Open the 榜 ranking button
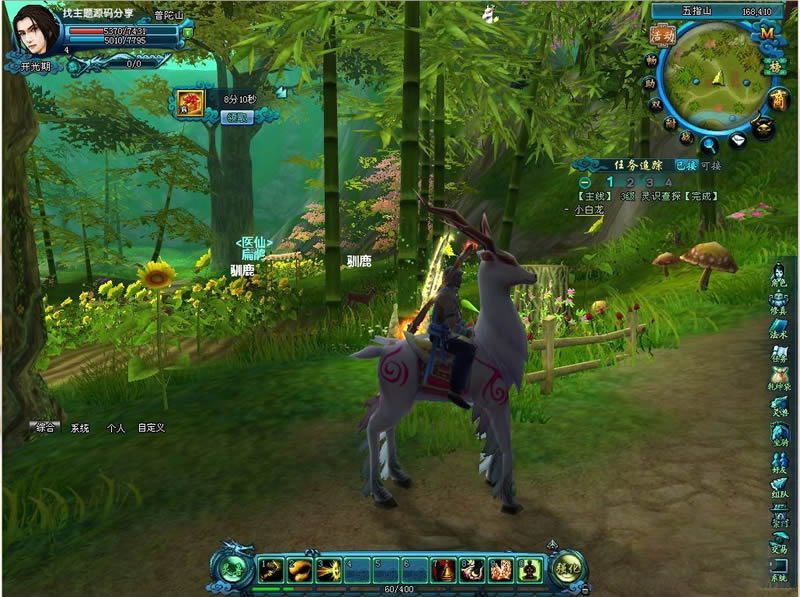 773,67
